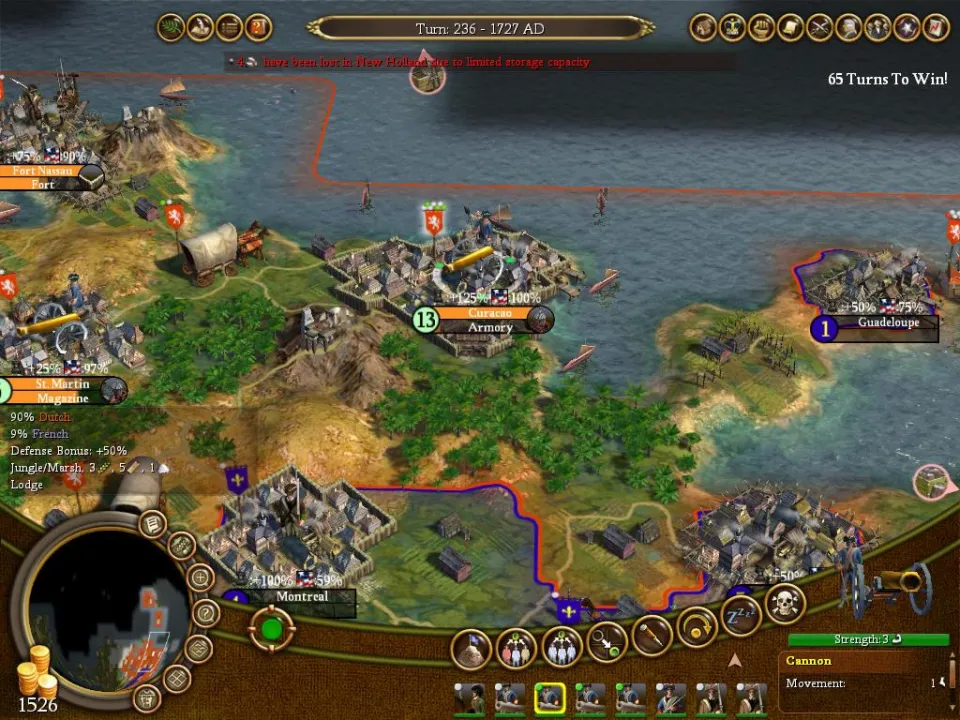Open the Montreal city name banner
The height and width of the screenshot is (720, 960).
(x=301, y=597)
